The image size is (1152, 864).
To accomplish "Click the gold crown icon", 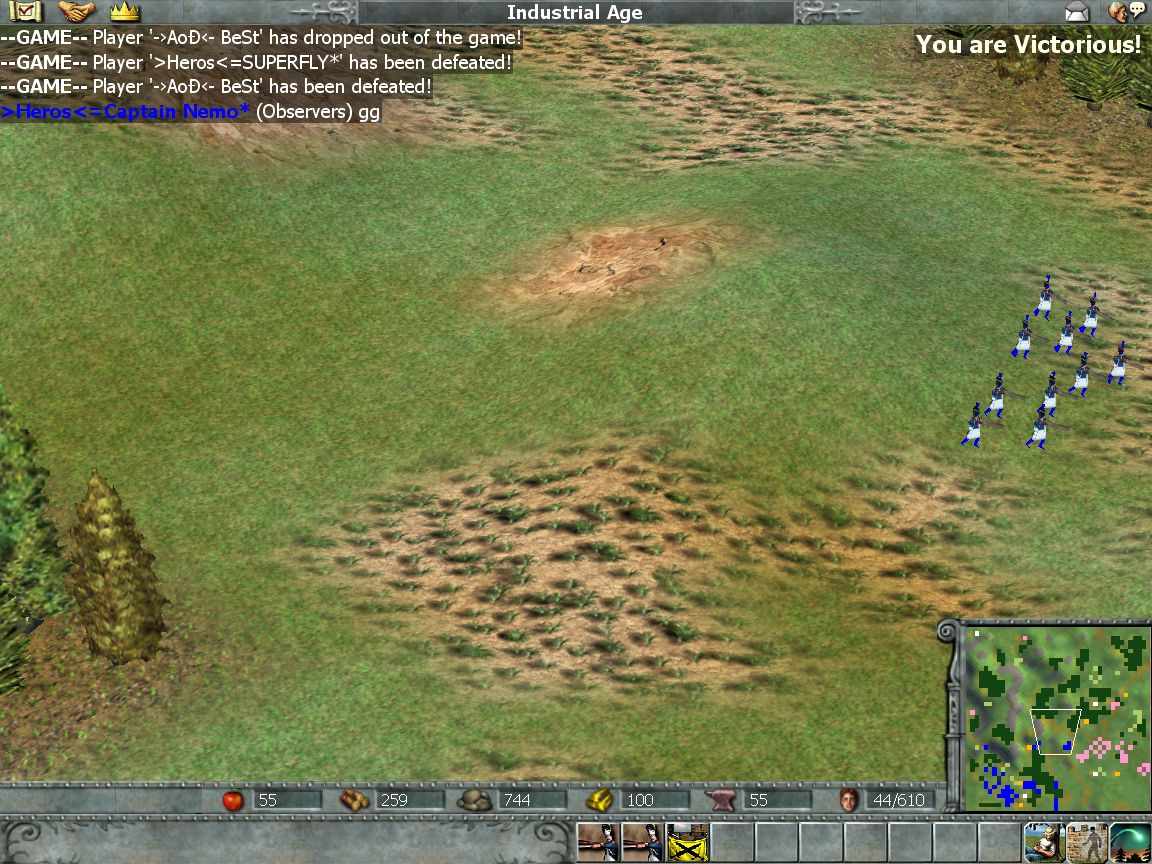I will (x=124, y=12).
